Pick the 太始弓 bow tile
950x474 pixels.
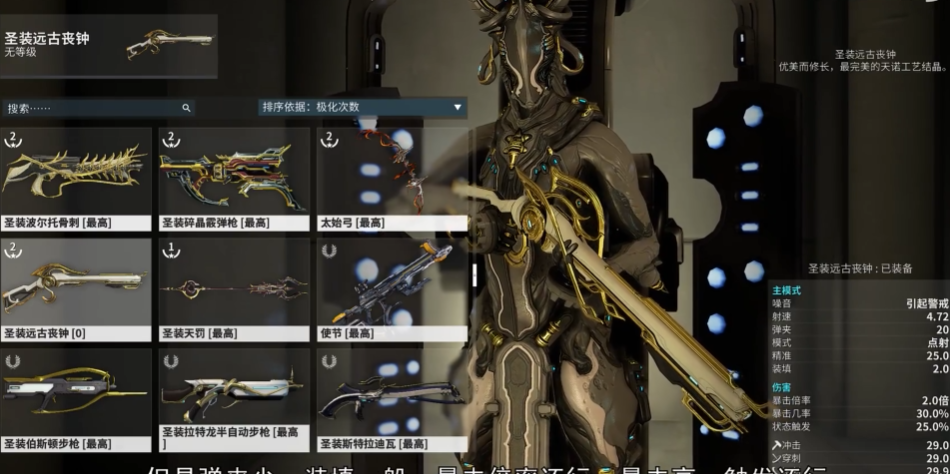(392, 179)
